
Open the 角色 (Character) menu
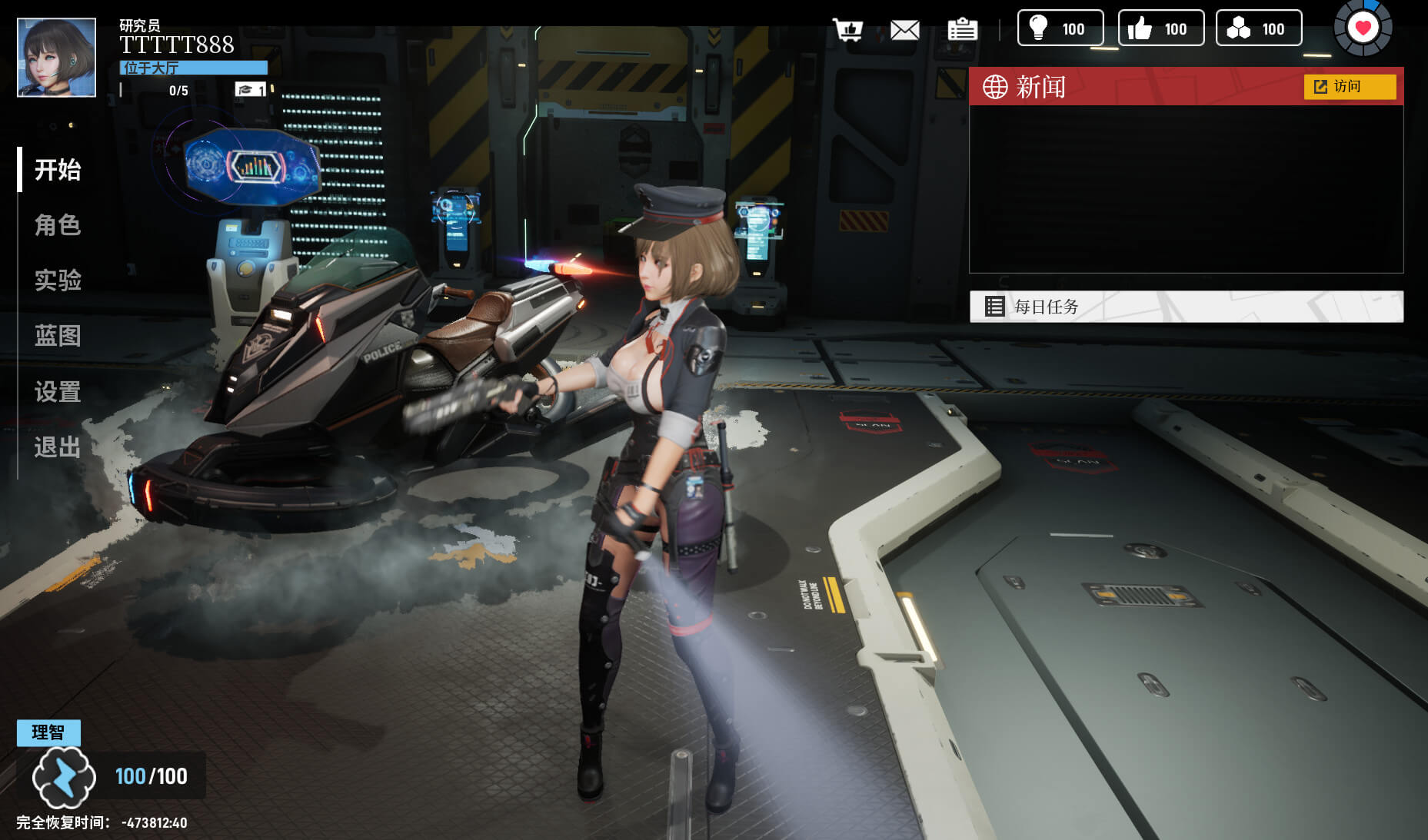[58, 225]
